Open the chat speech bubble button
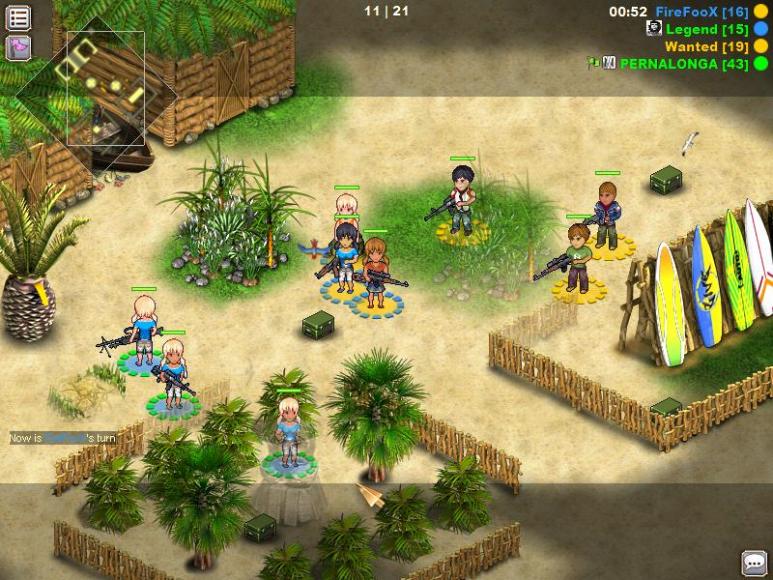This screenshot has width=773, height=580. [754, 562]
